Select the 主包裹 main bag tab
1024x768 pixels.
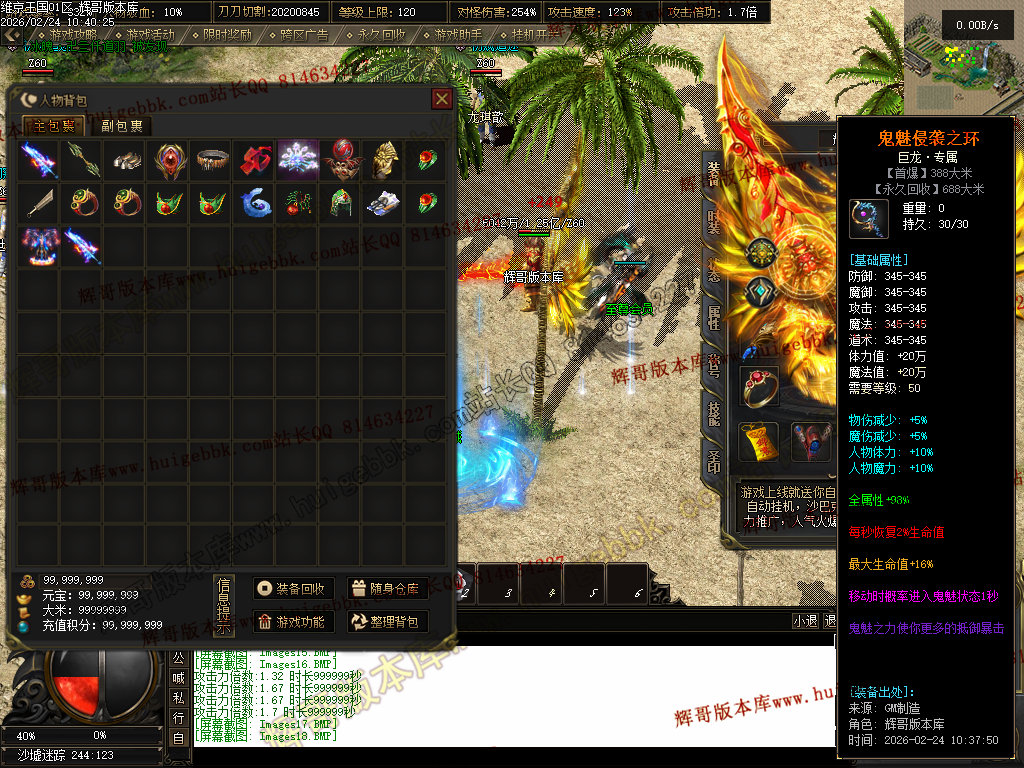54,126
